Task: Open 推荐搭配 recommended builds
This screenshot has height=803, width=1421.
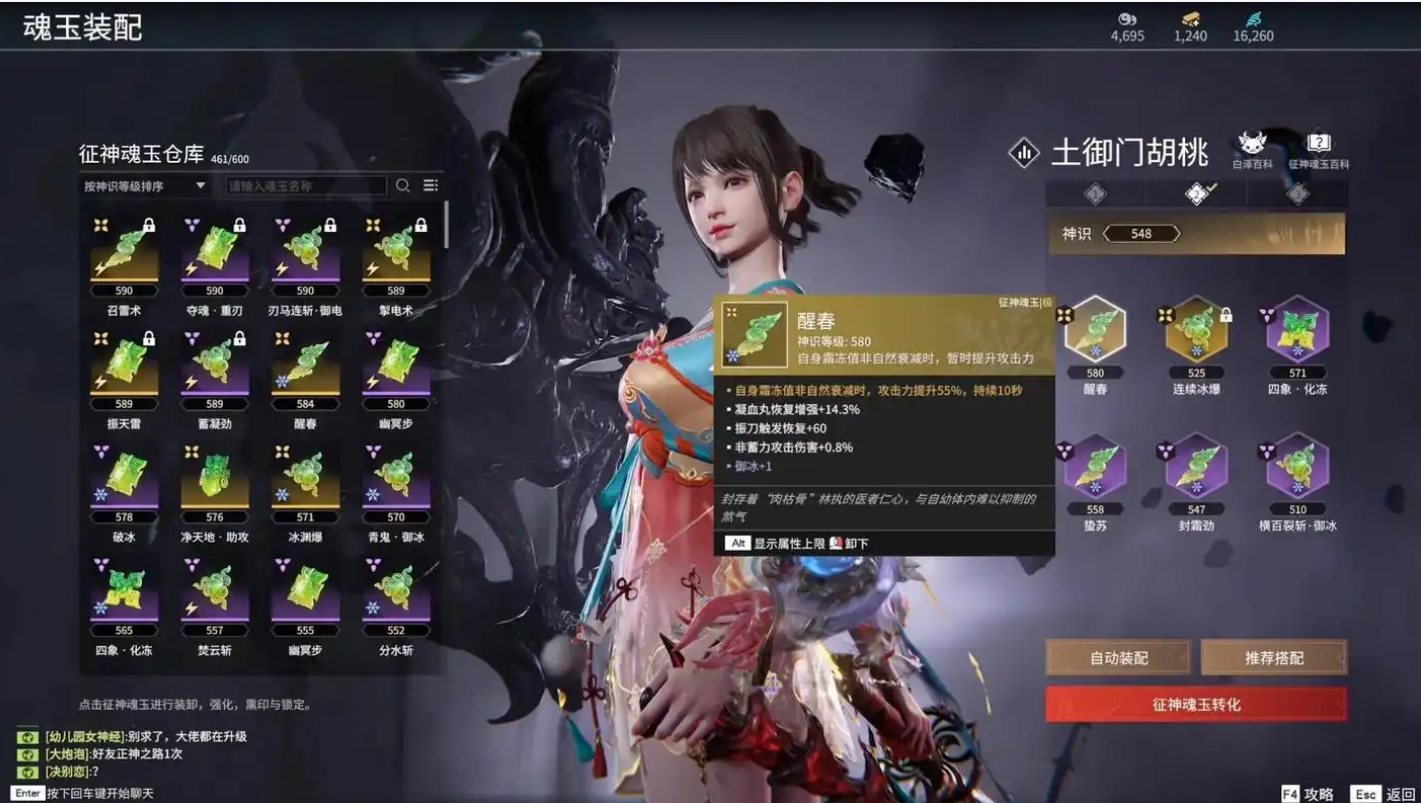Action: (x=1273, y=658)
